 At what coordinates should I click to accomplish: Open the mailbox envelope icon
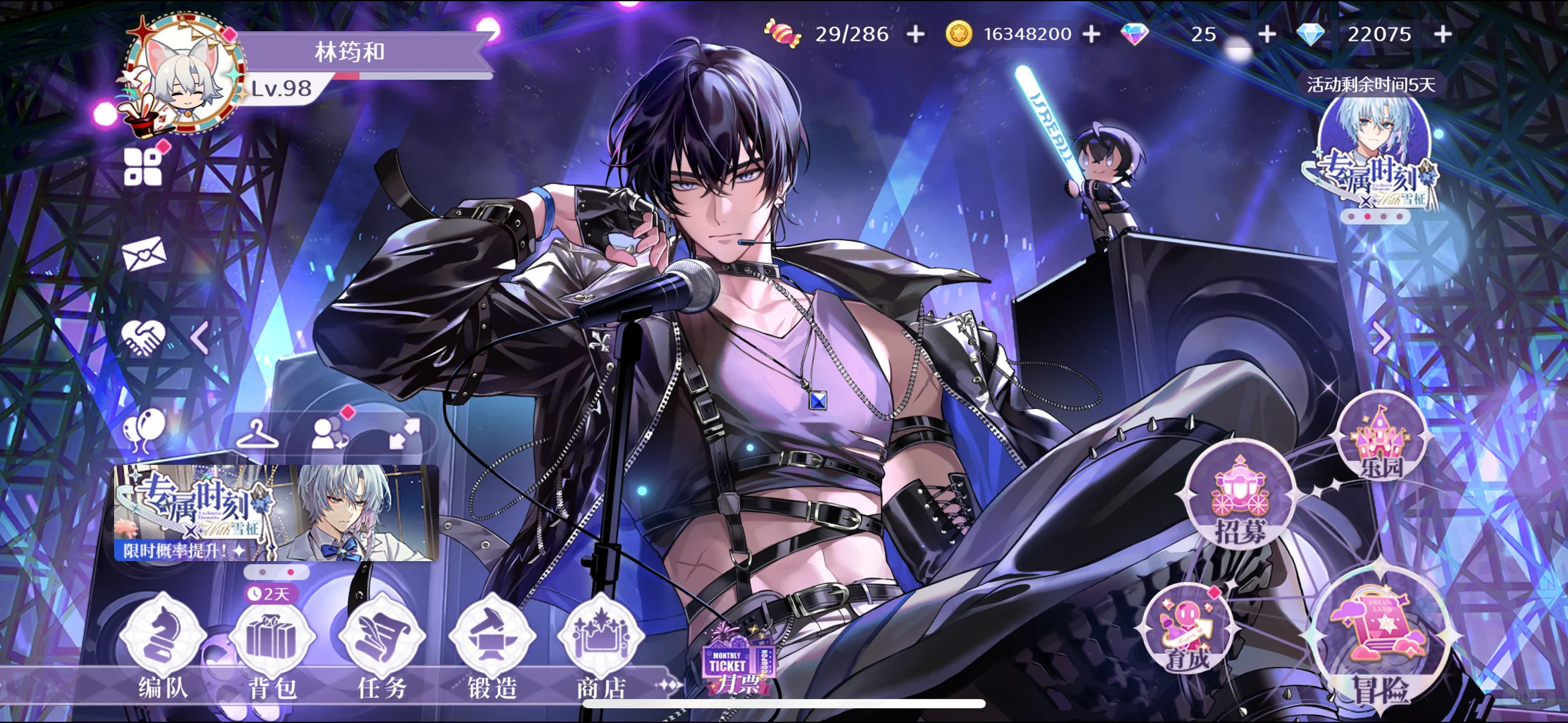143,254
